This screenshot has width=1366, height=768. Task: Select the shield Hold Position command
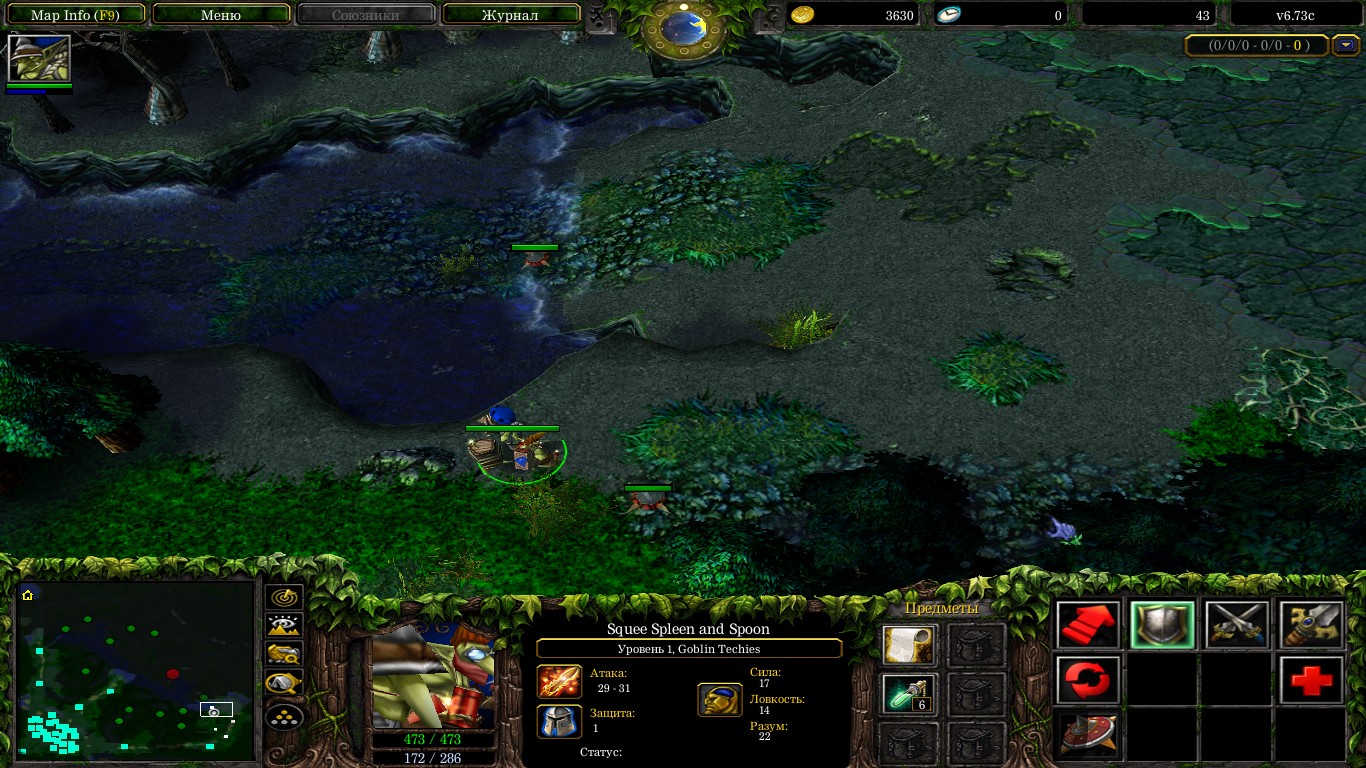tap(1162, 625)
